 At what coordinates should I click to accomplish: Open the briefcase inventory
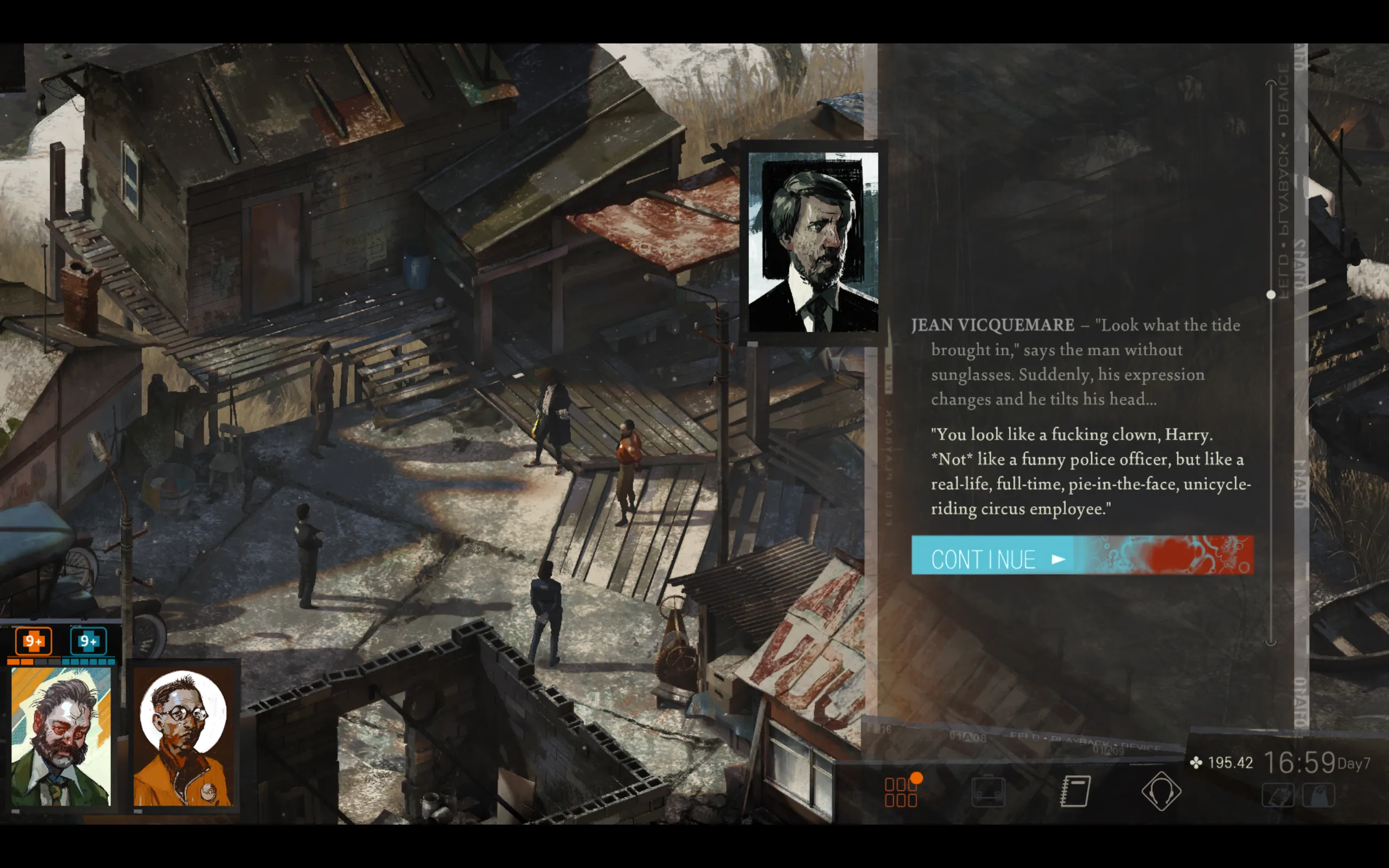click(989, 792)
